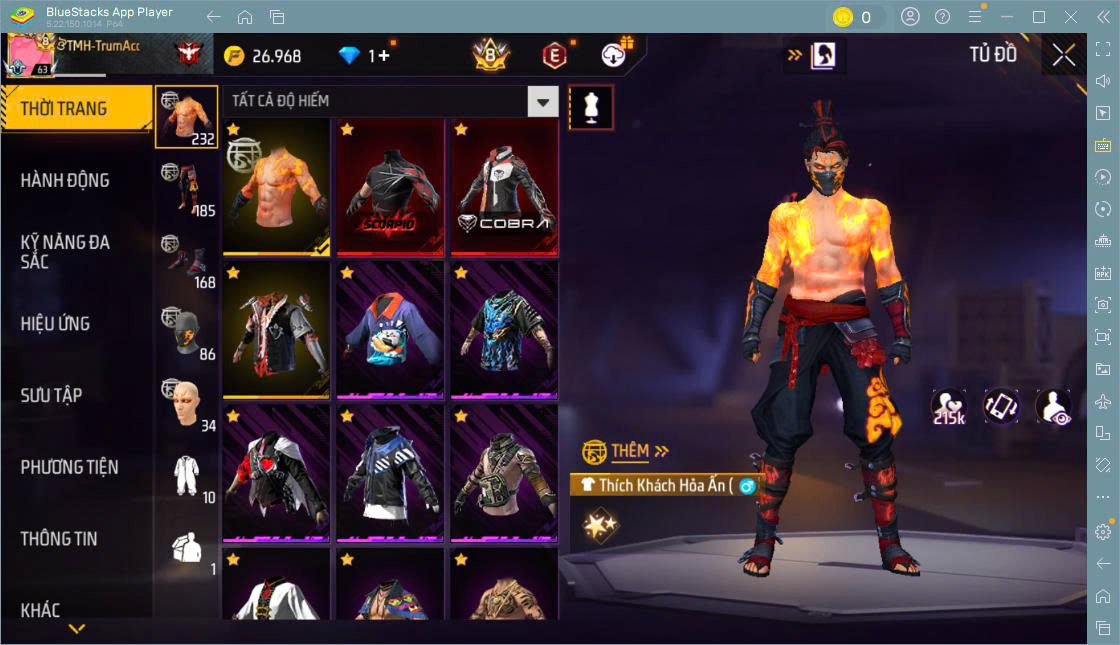This screenshot has width=1120, height=645.
Task: Expand the Tất Cả Độ Hiếm rarity dropdown
Action: point(542,101)
